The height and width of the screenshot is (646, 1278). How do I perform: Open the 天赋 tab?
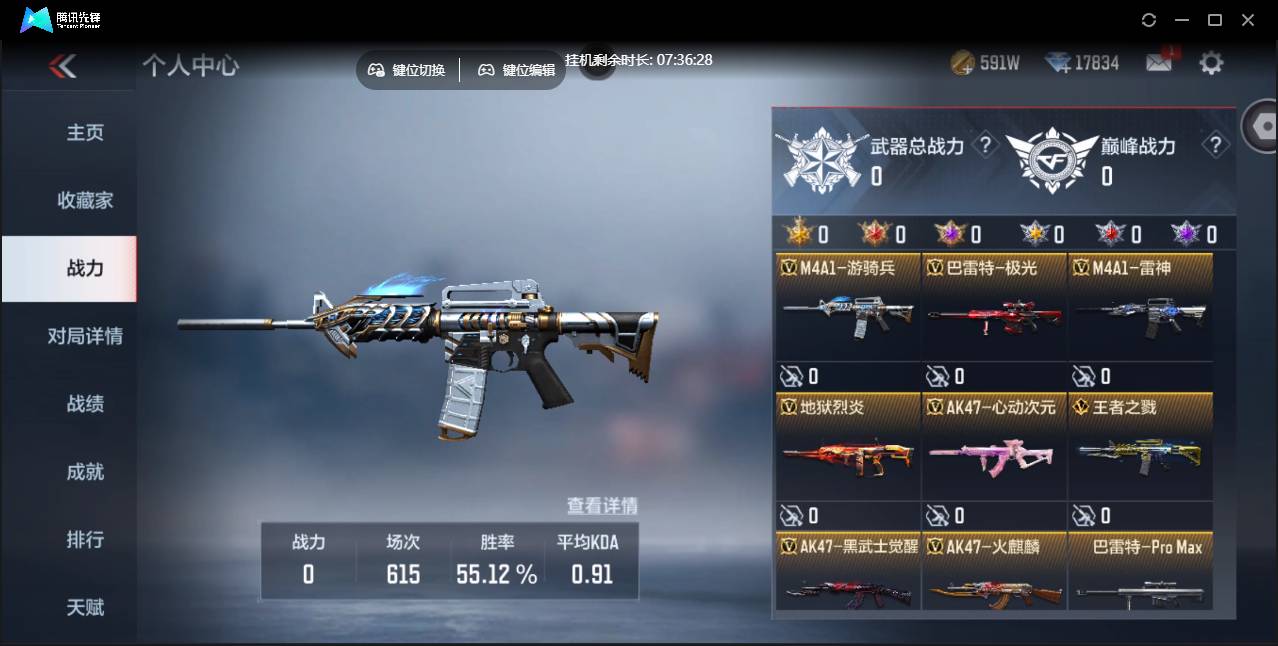click(x=85, y=607)
